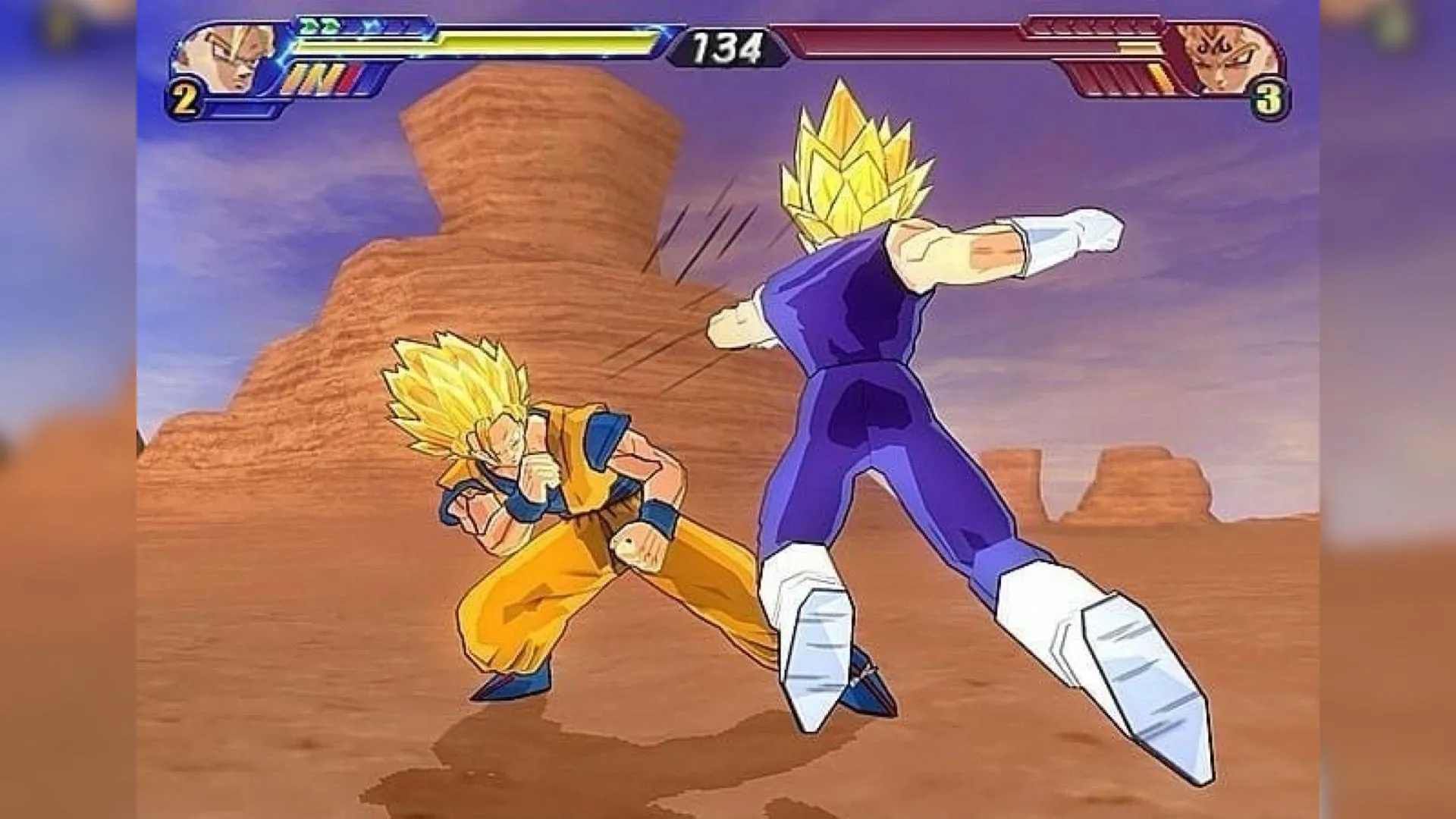
Task: Select the player 2 badge on the HUD
Action: click(x=183, y=94)
